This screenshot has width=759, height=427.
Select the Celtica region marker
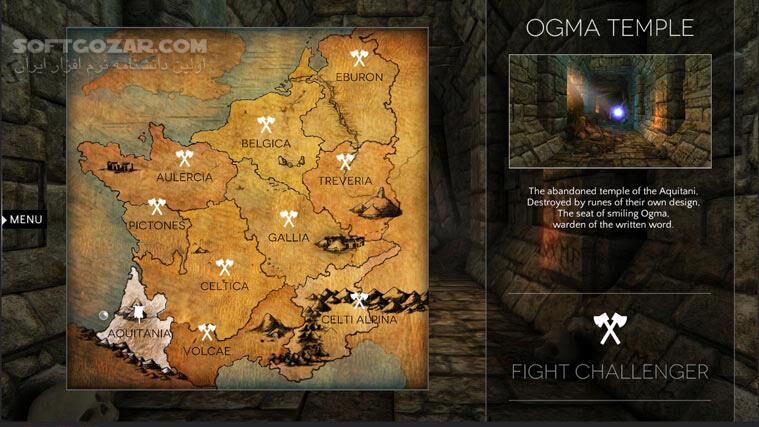224,267
